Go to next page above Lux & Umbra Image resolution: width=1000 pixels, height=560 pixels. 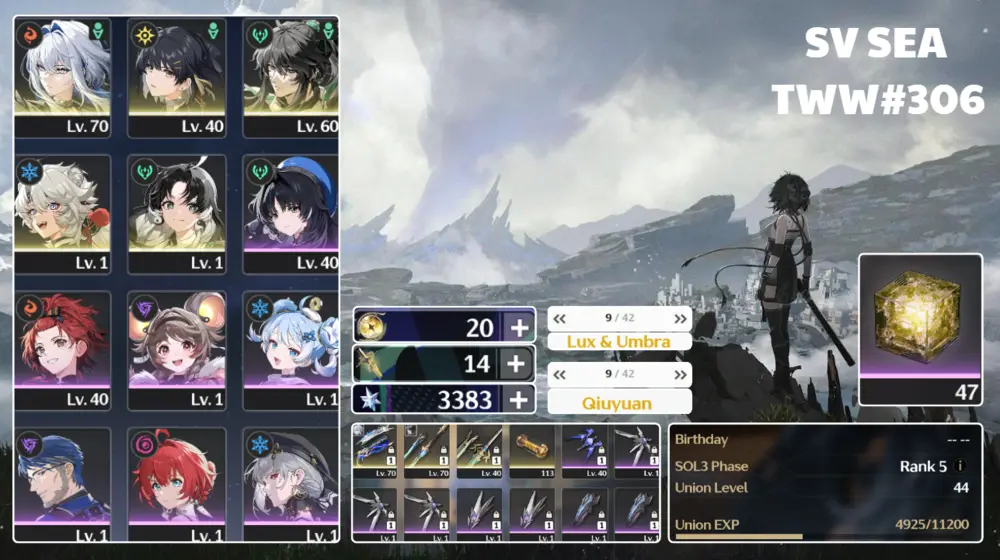click(681, 318)
